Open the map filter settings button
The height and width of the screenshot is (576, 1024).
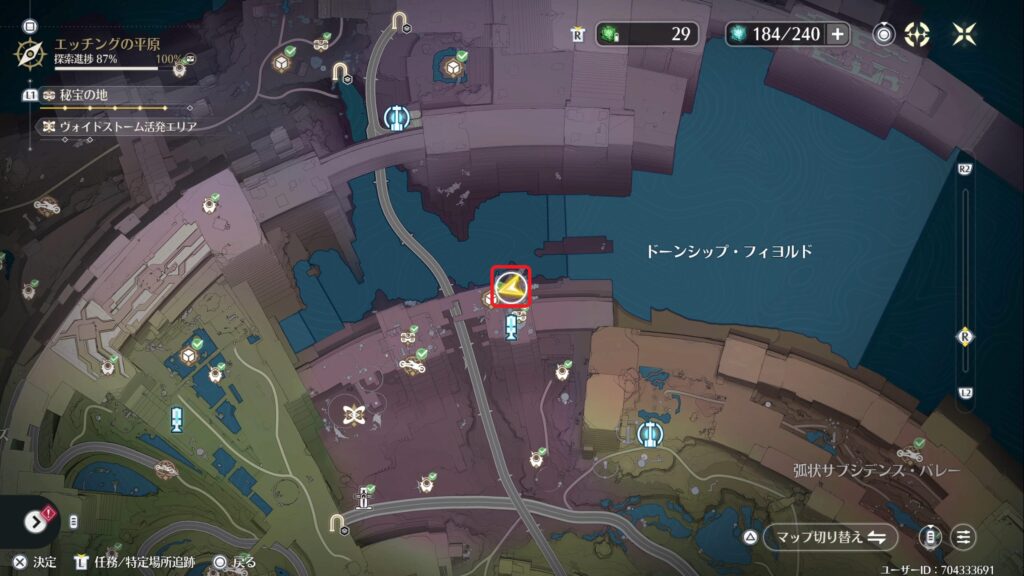(x=964, y=537)
